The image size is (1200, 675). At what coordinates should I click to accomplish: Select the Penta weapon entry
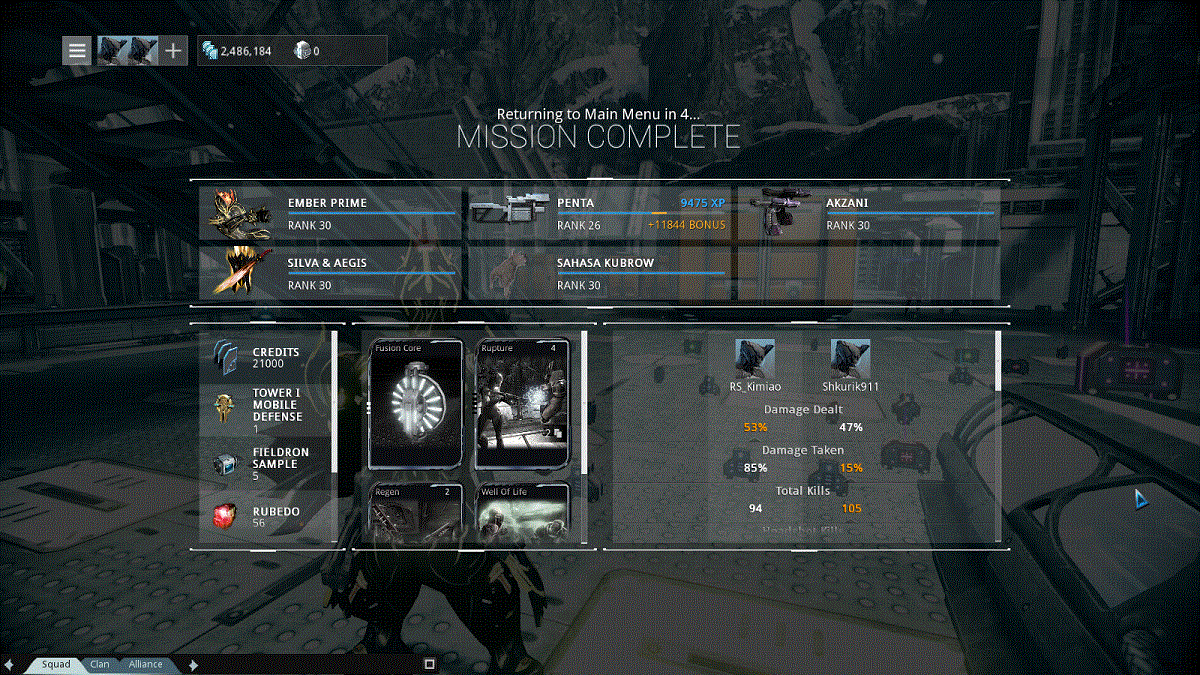[599, 213]
